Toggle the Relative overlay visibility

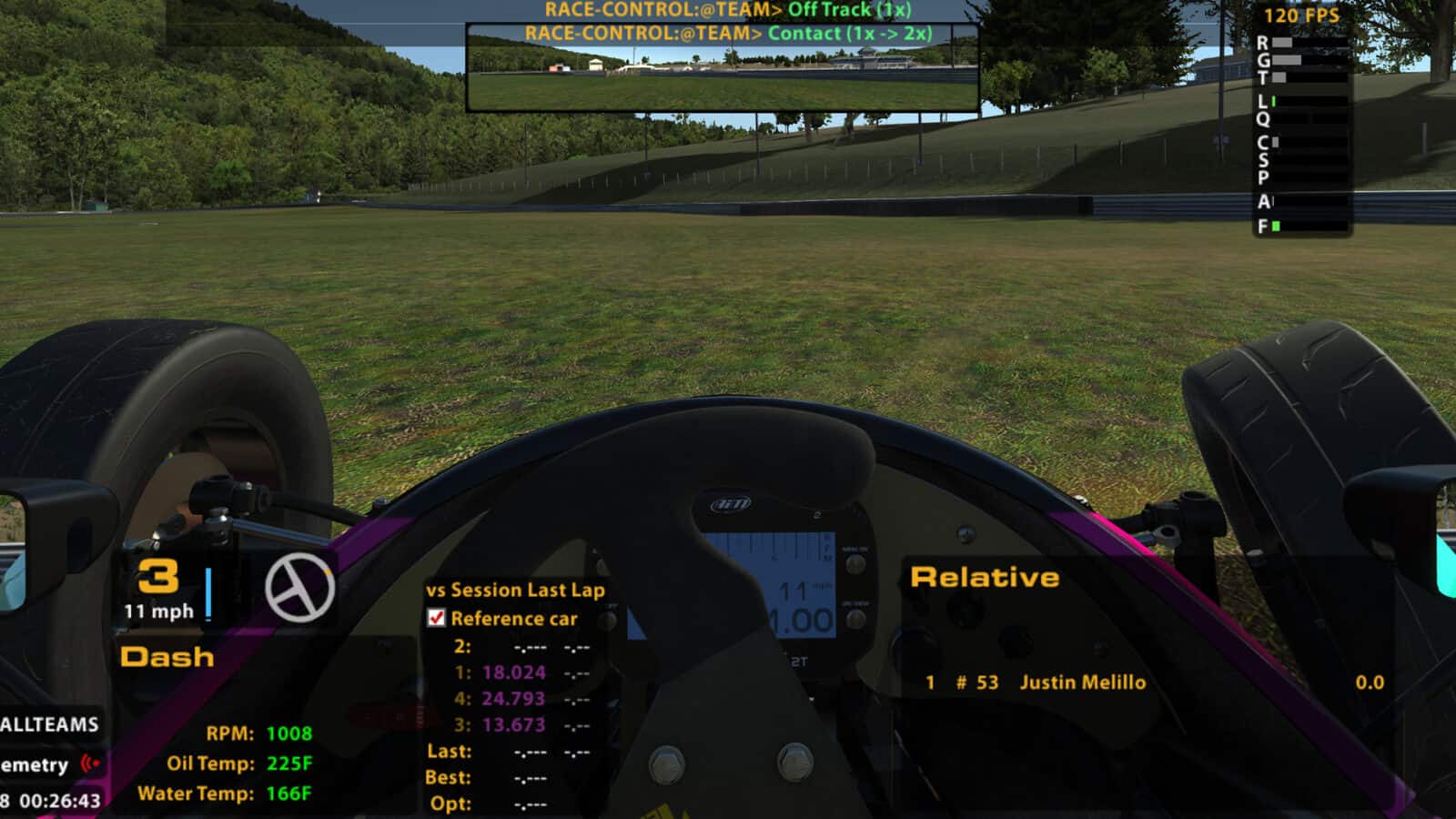[x=985, y=576]
